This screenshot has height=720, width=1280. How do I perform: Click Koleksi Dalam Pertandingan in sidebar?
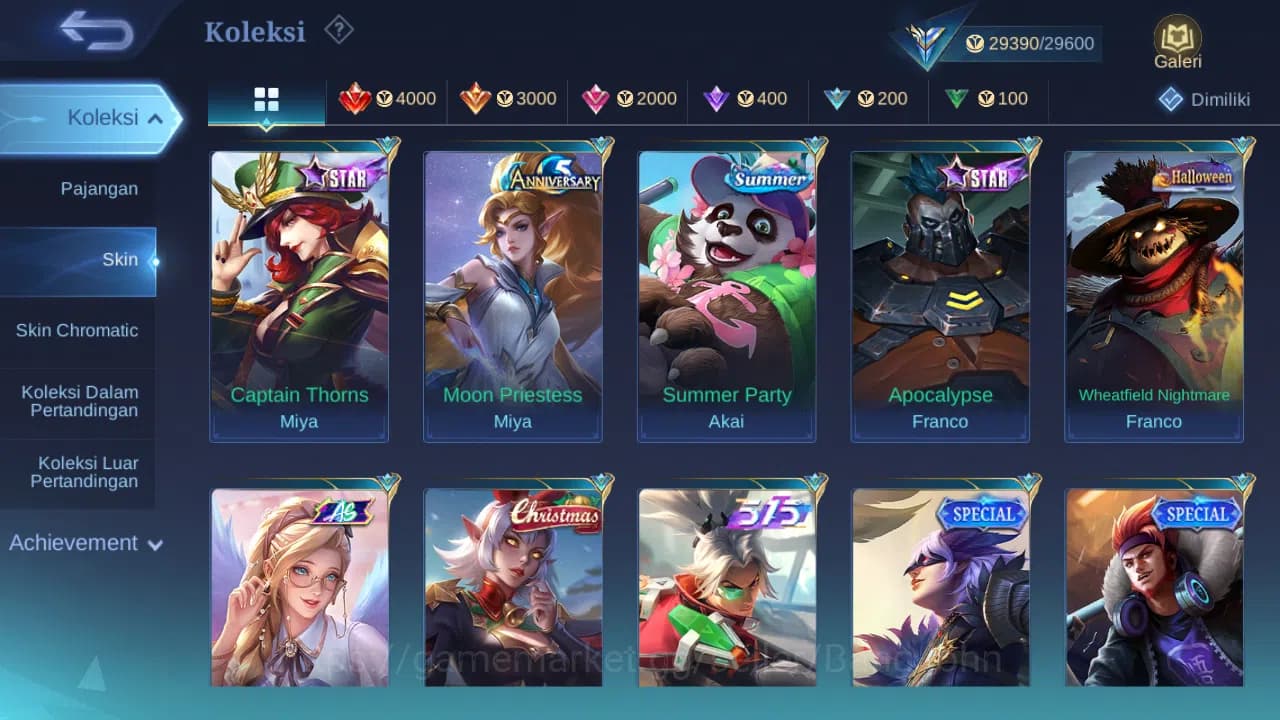pyautogui.click(x=79, y=400)
